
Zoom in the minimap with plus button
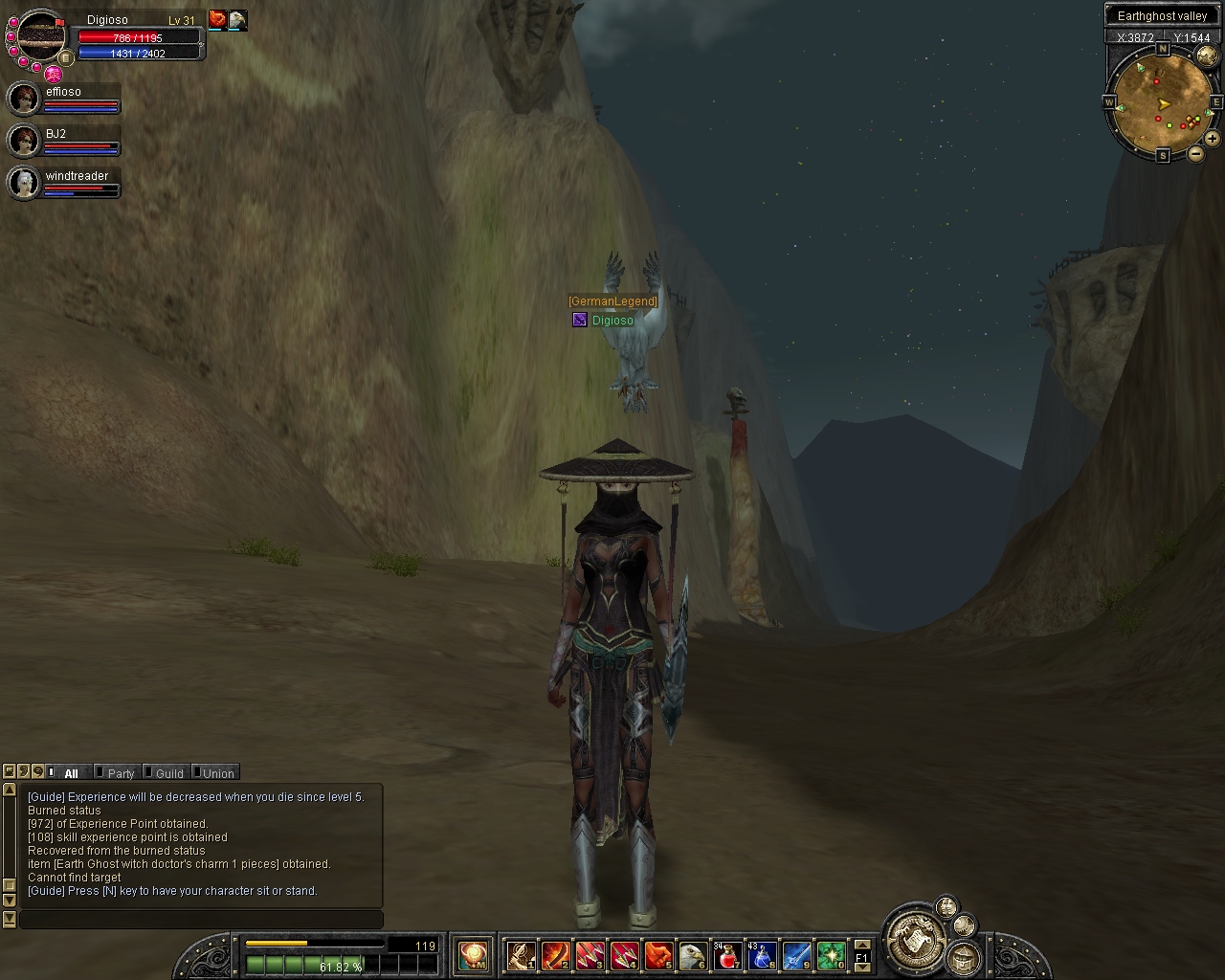pos(1212,139)
